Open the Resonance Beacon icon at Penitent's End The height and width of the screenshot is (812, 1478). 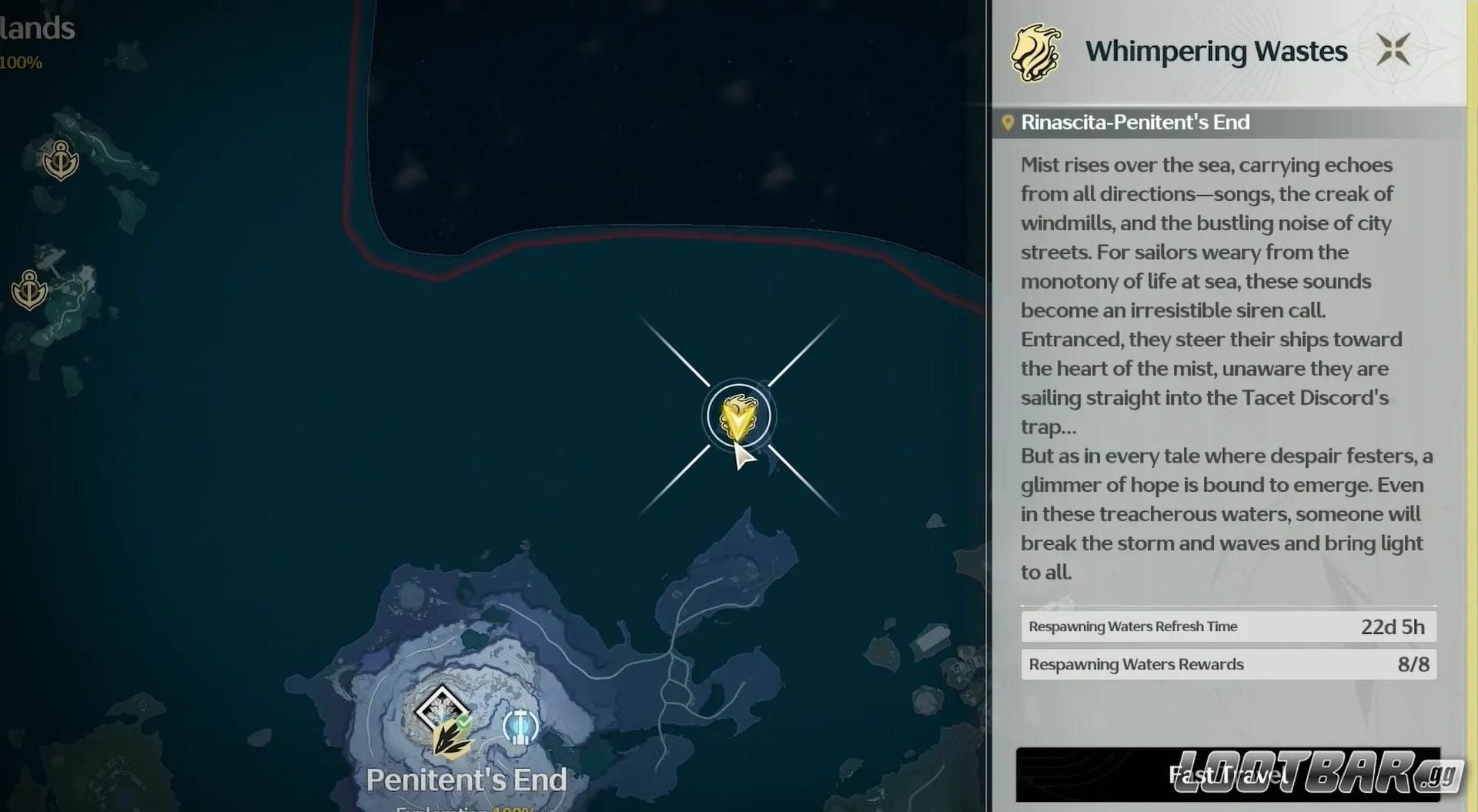click(x=520, y=727)
